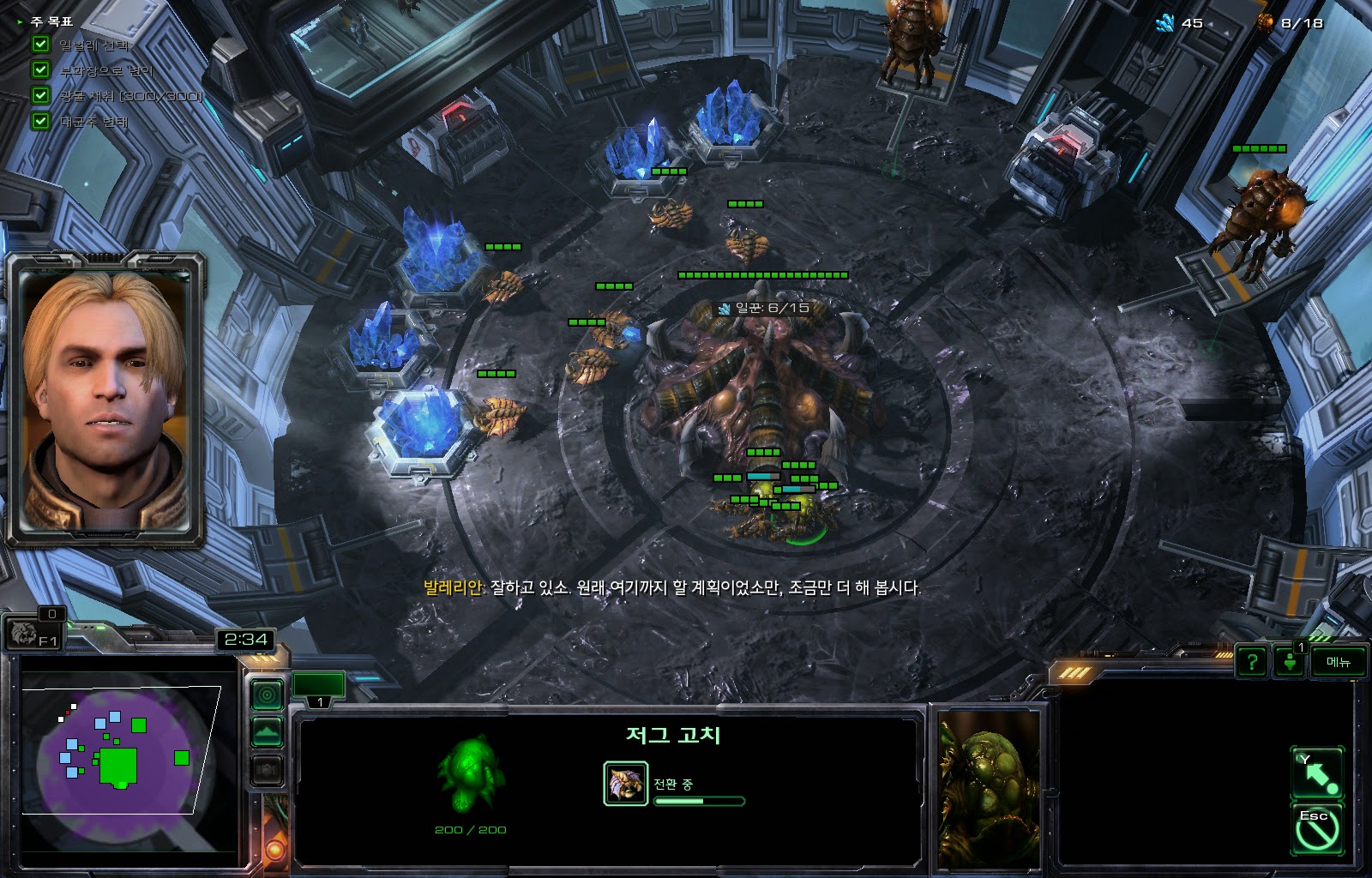Click the queued unit transformation icon

pos(625,783)
